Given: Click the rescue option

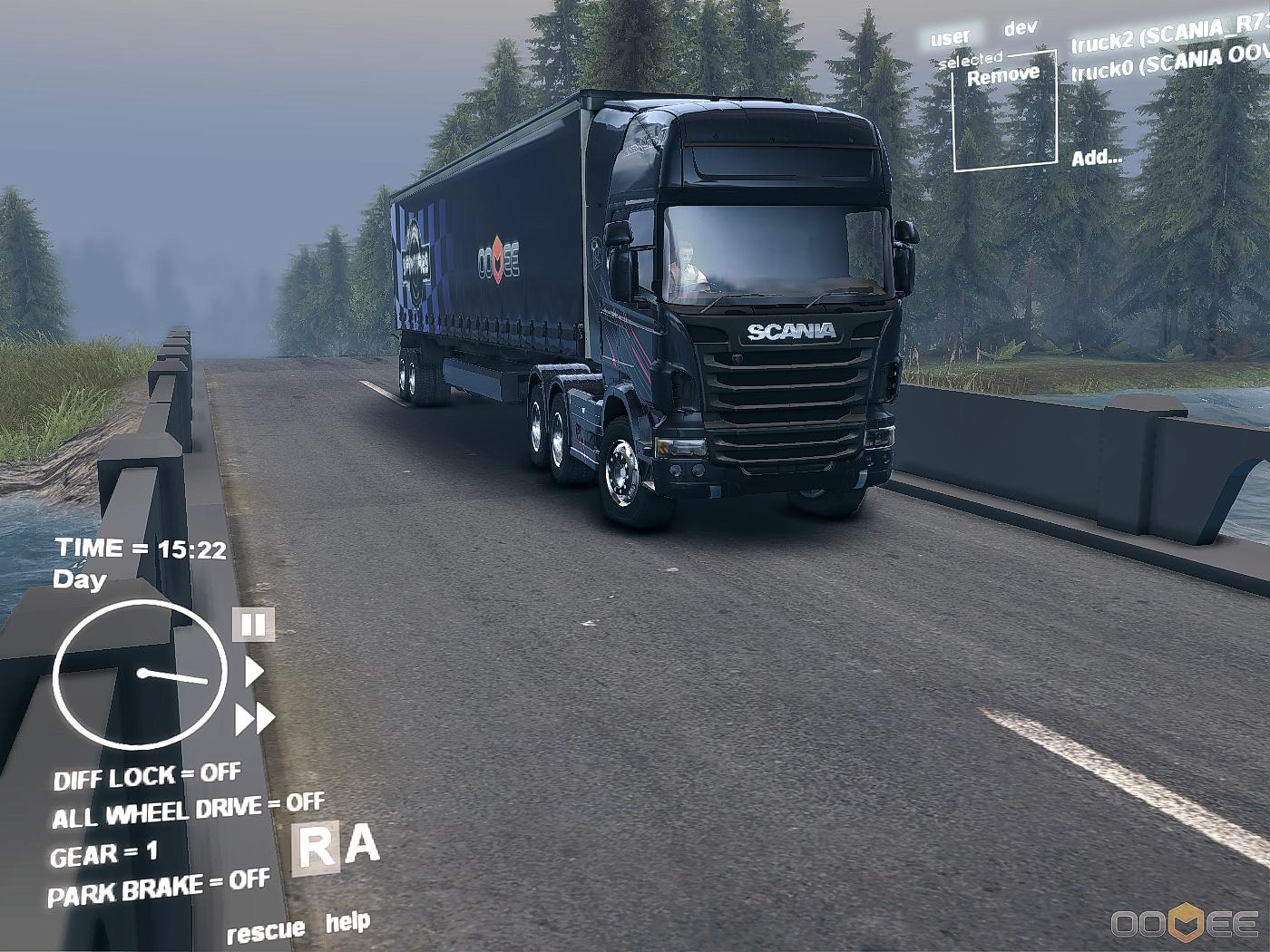Looking at the screenshot, I should coord(265,931).
